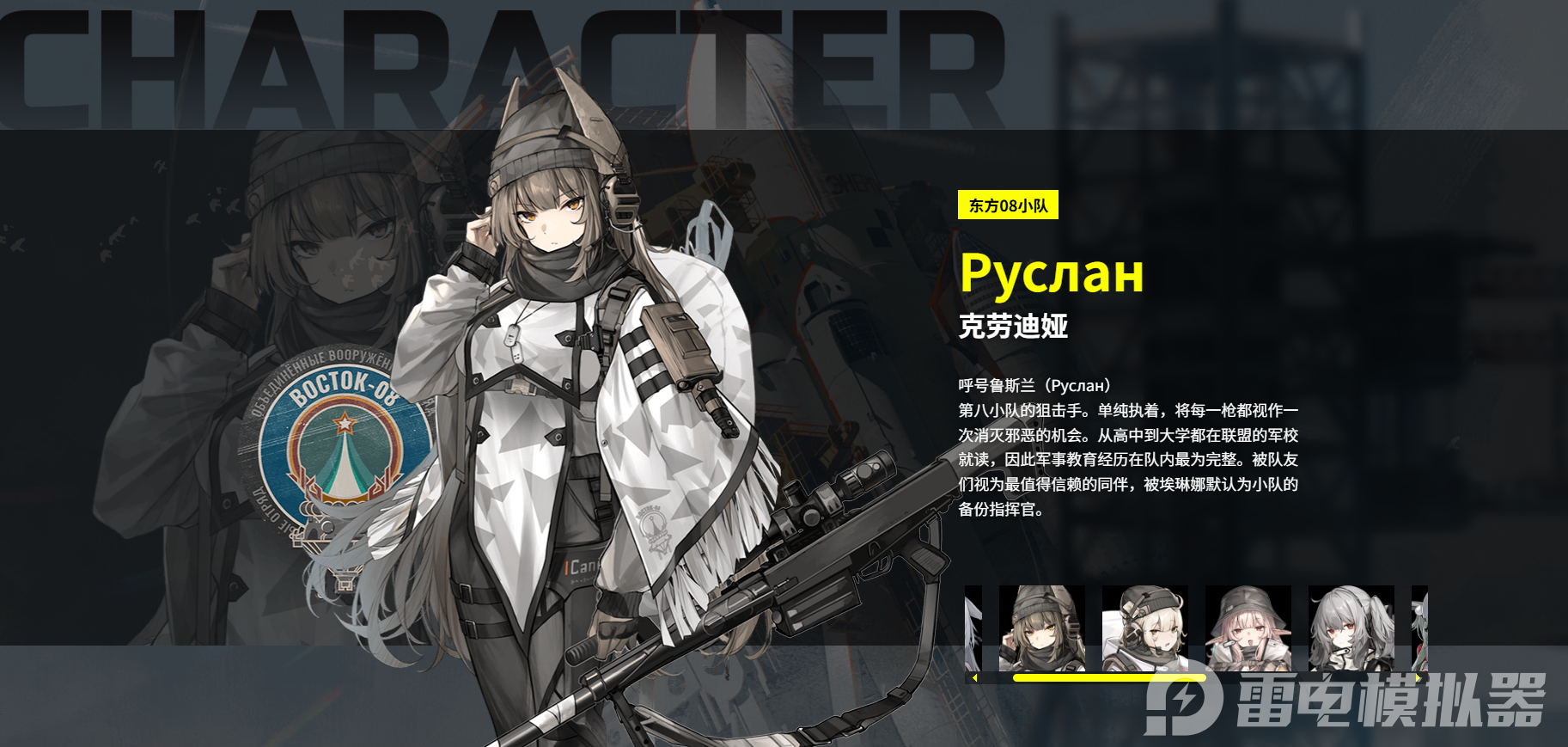Click the character name Руслан
Image resolution: width=1568 pixels, height=747 pixels.
click(x=1052, y=275)
